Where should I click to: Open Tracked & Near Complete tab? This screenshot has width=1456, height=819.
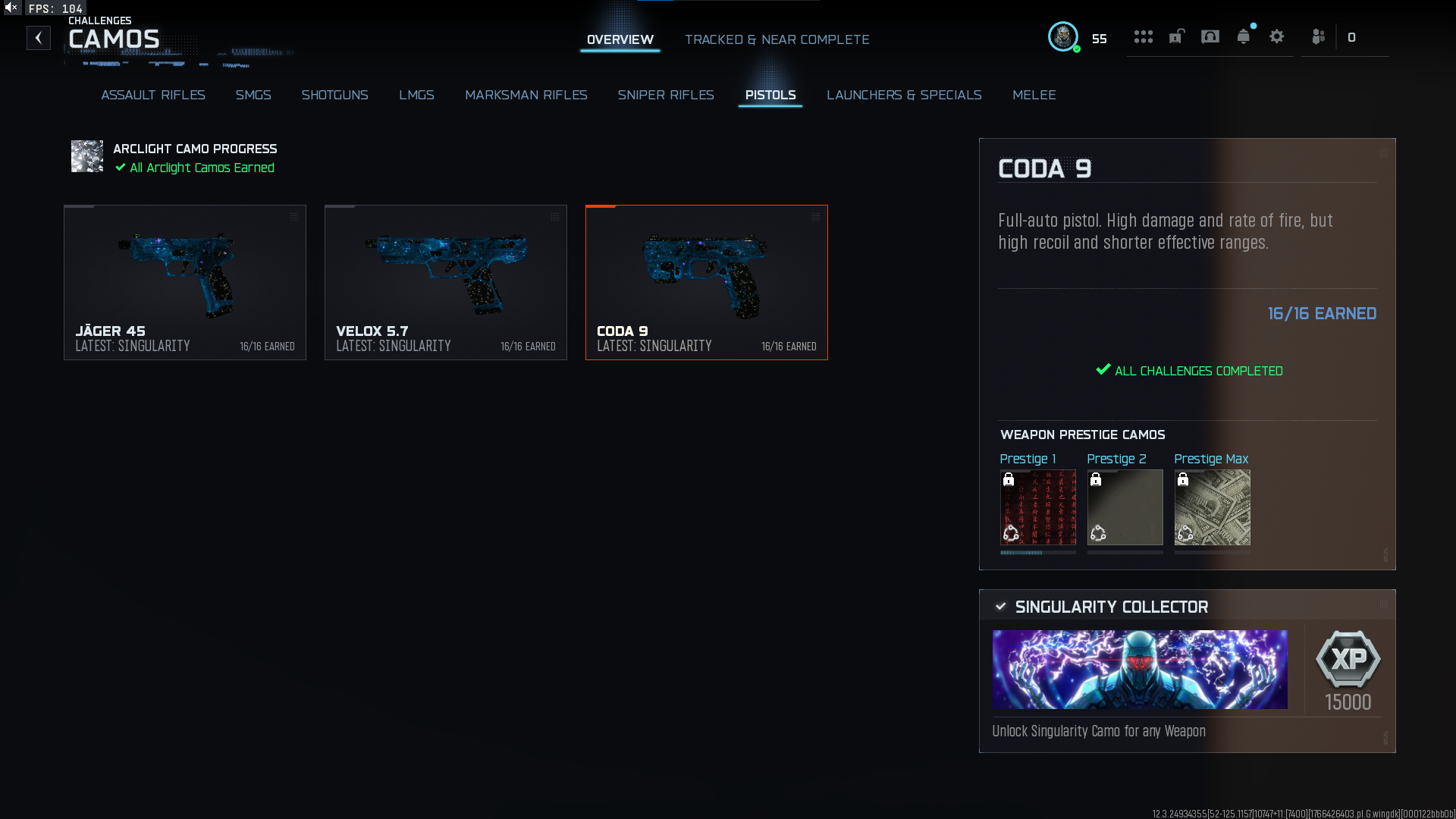(777, 39)
